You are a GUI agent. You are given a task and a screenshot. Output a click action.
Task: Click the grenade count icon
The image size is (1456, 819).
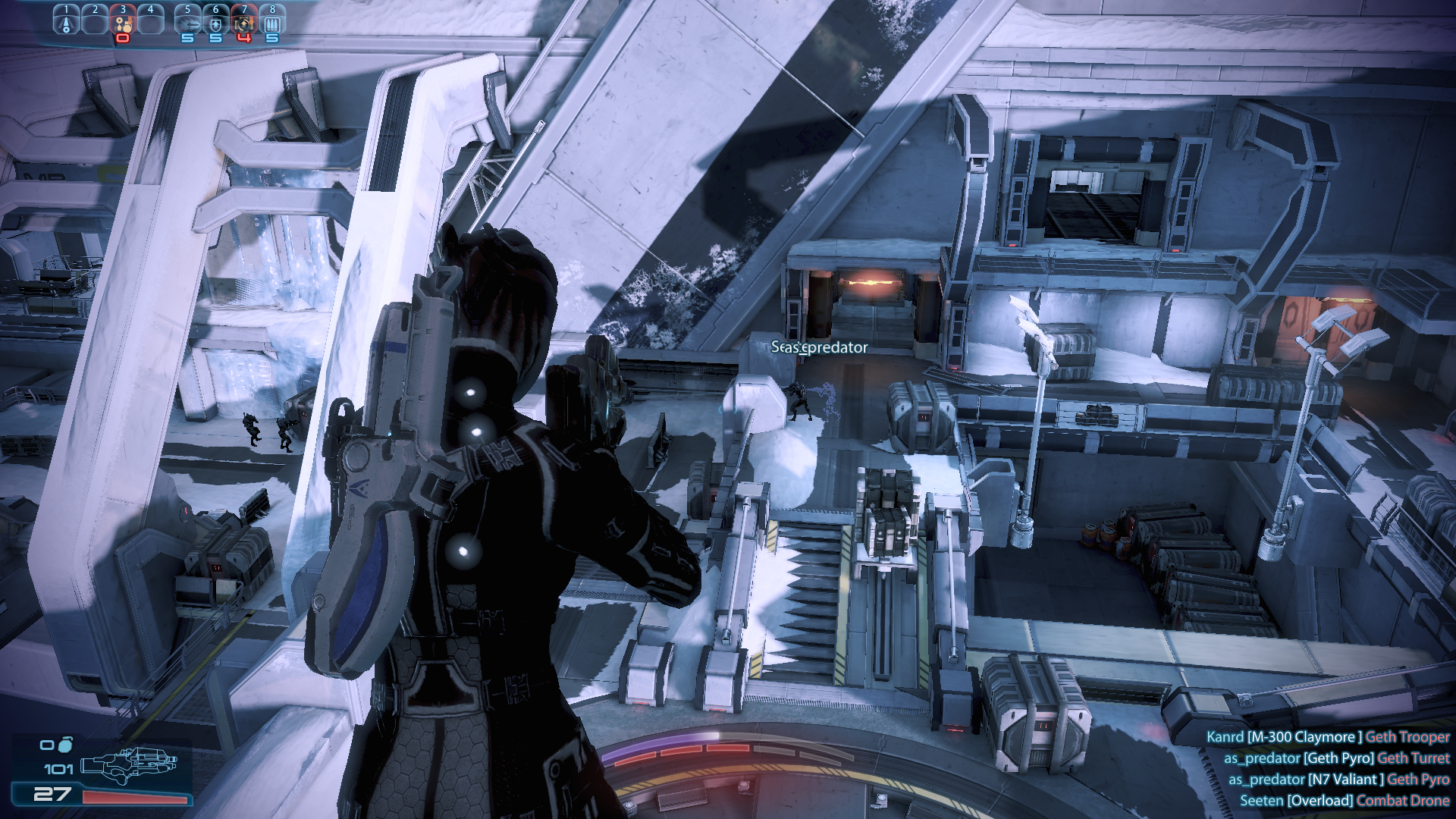(64, 744)
